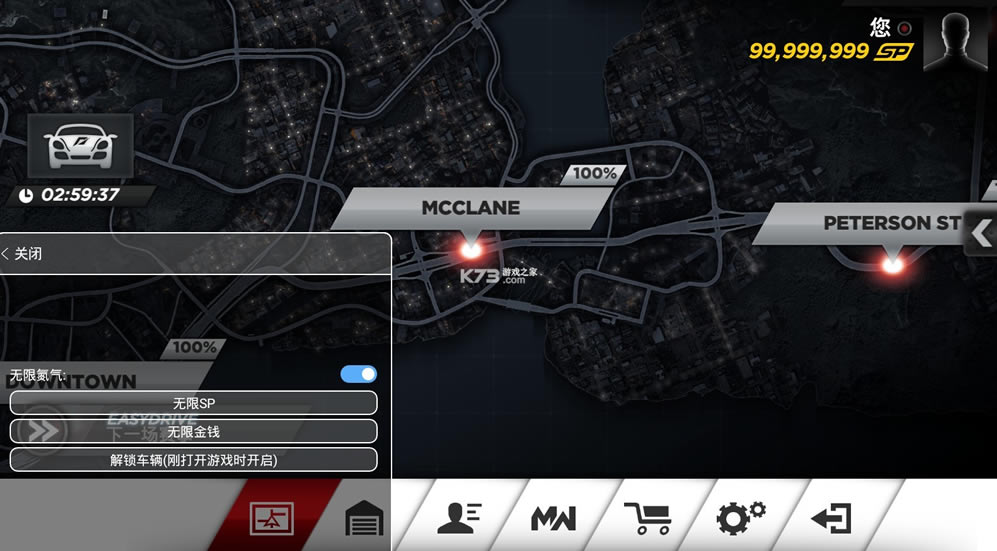This screenshot has width=997, height=551.
Task: Visit the shopping cart store
Action: [x=647, y=517]
